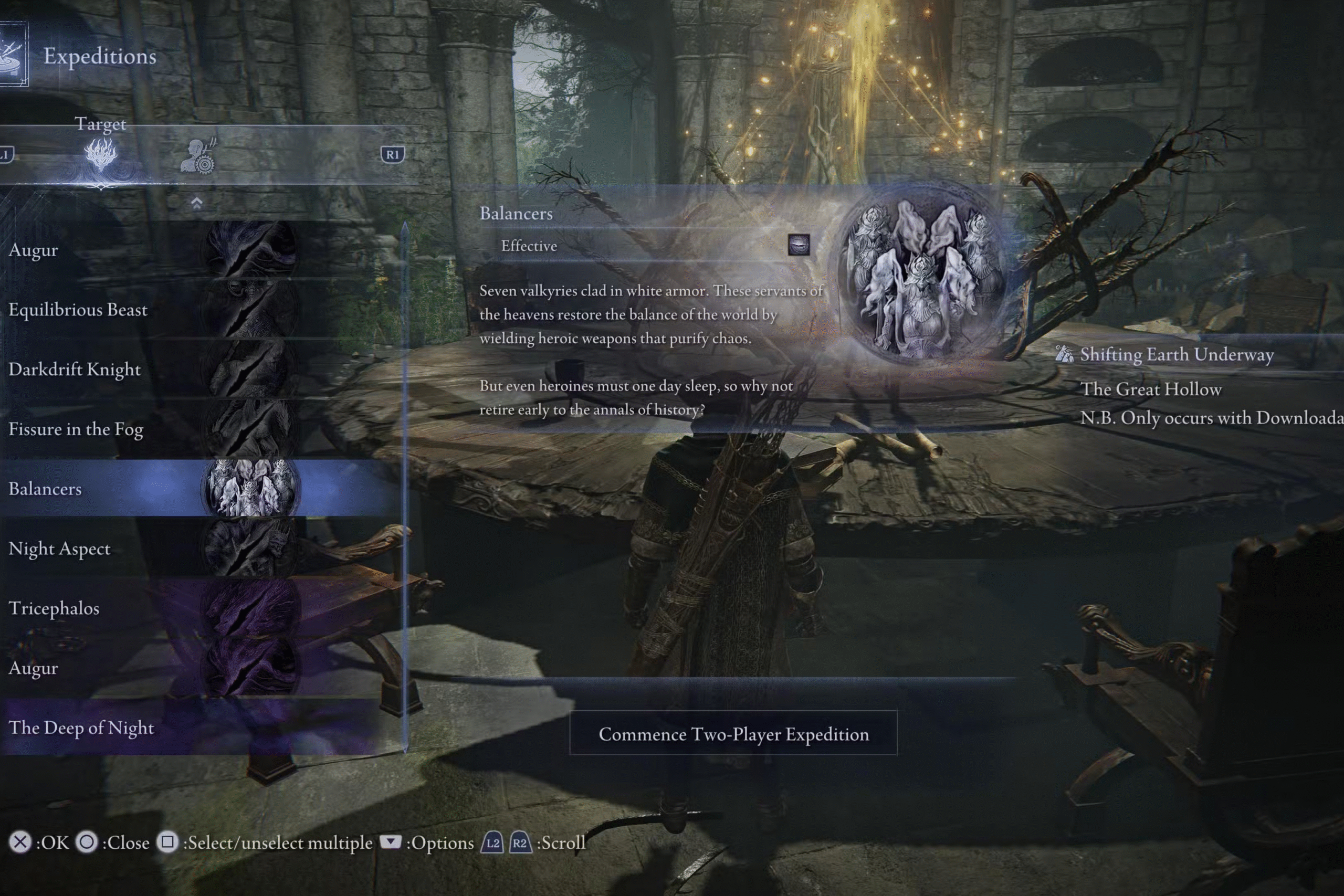
Task: Inspect the Effective affinity icon for Balancers
Action: coord(799,245)
